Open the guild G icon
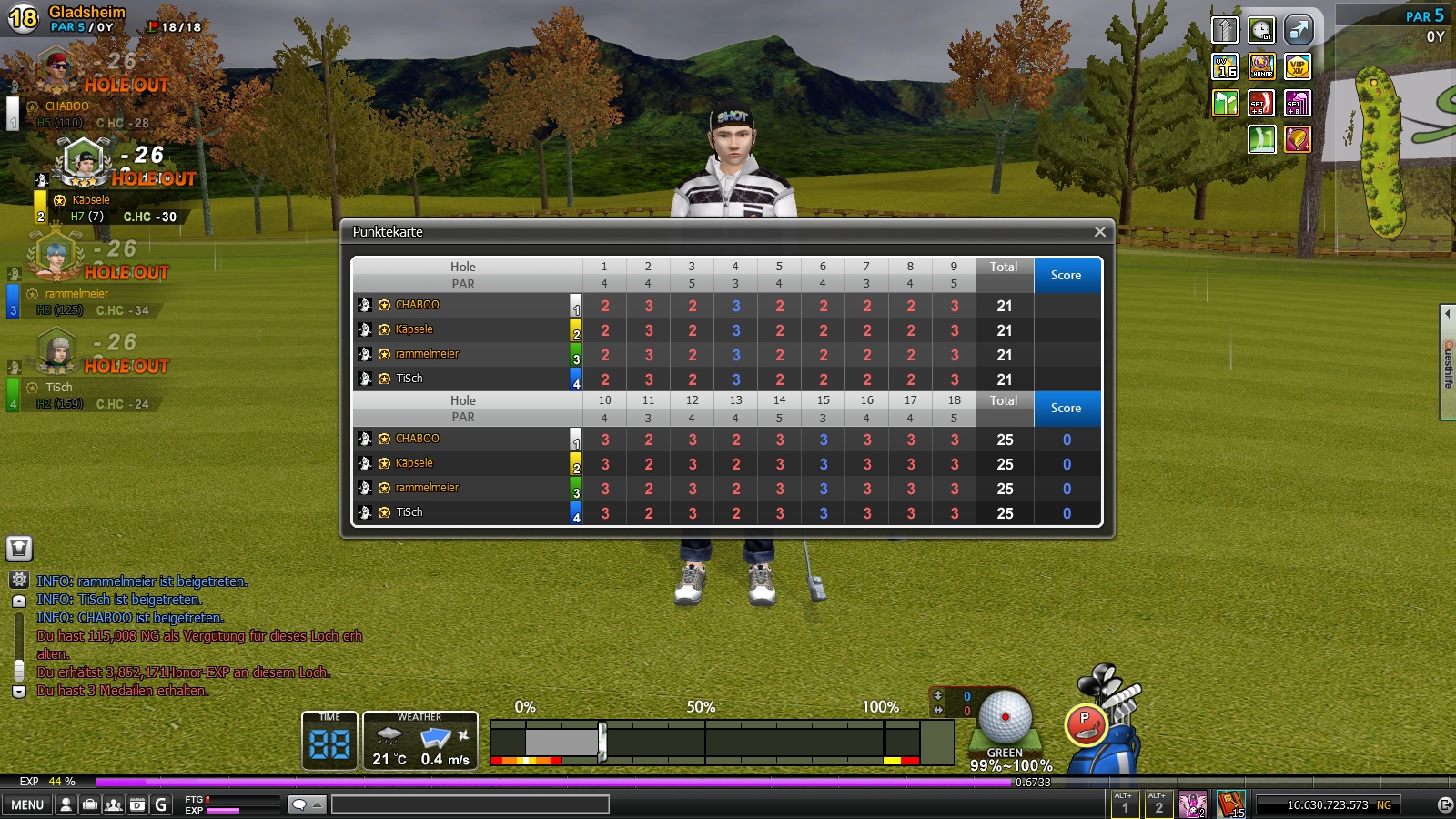 tap(161, 804)
